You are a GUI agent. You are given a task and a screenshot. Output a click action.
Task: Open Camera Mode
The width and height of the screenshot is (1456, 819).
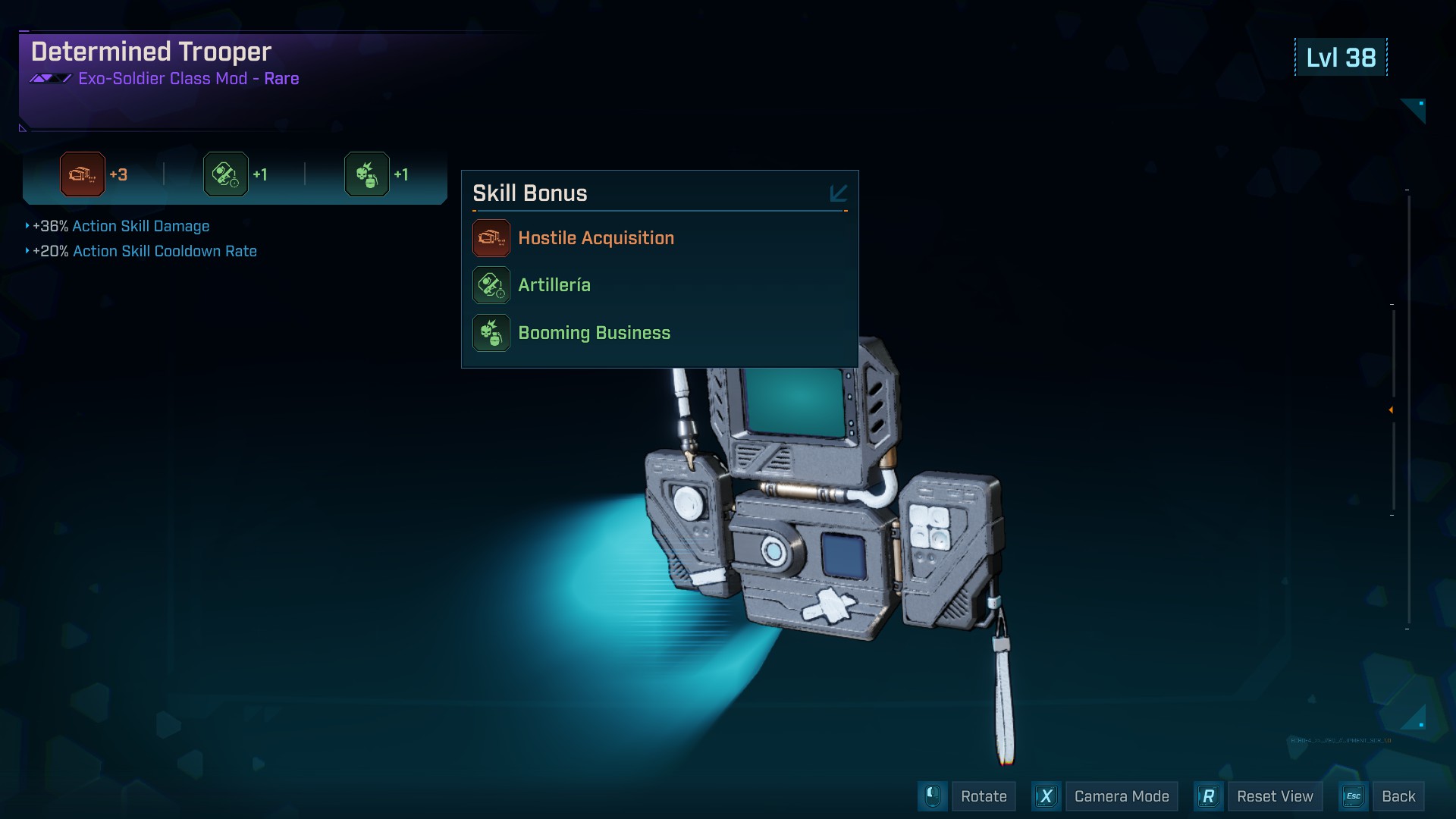pyautogui.click(x=1123, y=796)
